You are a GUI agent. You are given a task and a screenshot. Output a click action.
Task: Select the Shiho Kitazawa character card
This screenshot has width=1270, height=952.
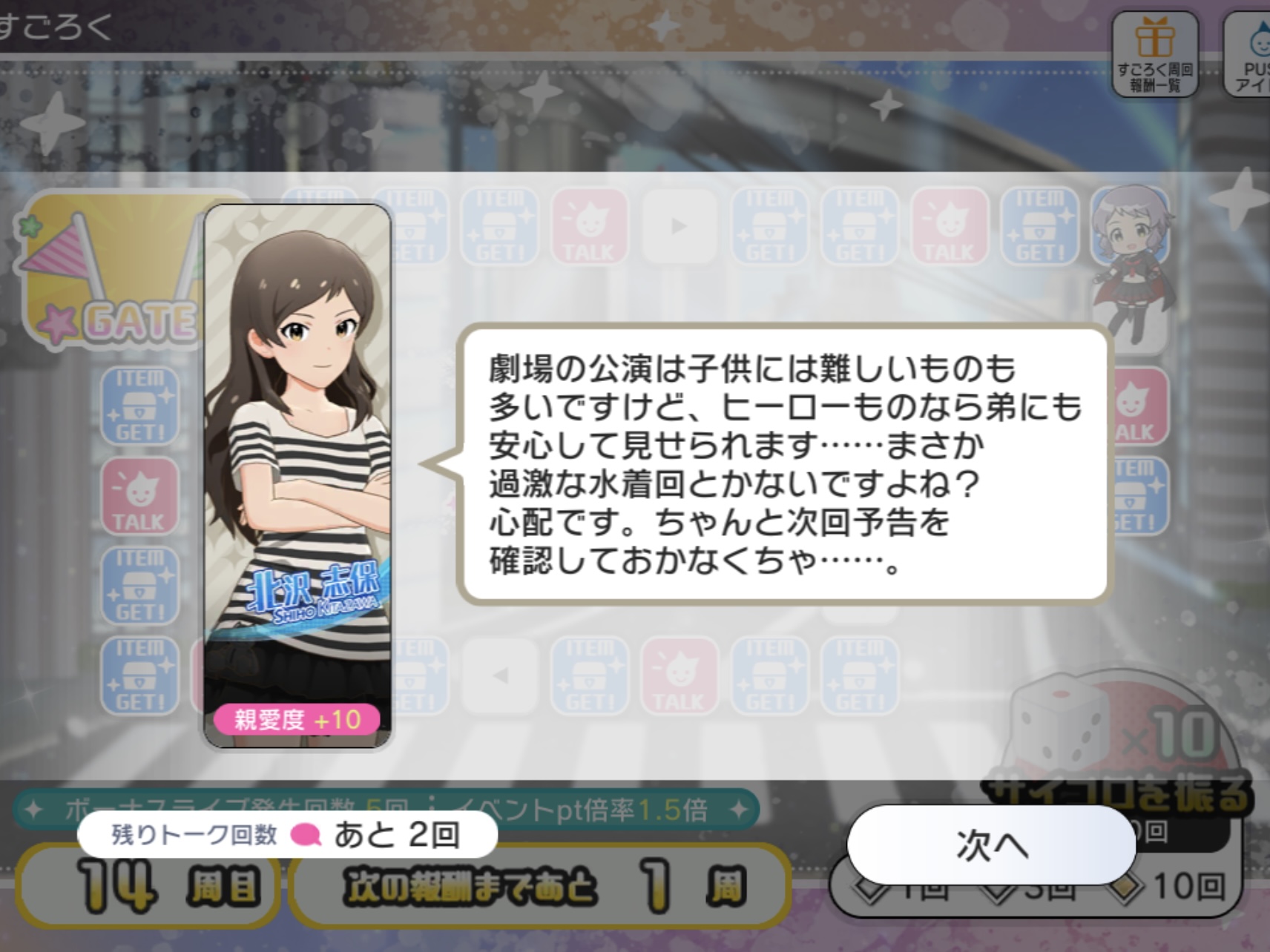pyautogui.click(x=297, y=475)
